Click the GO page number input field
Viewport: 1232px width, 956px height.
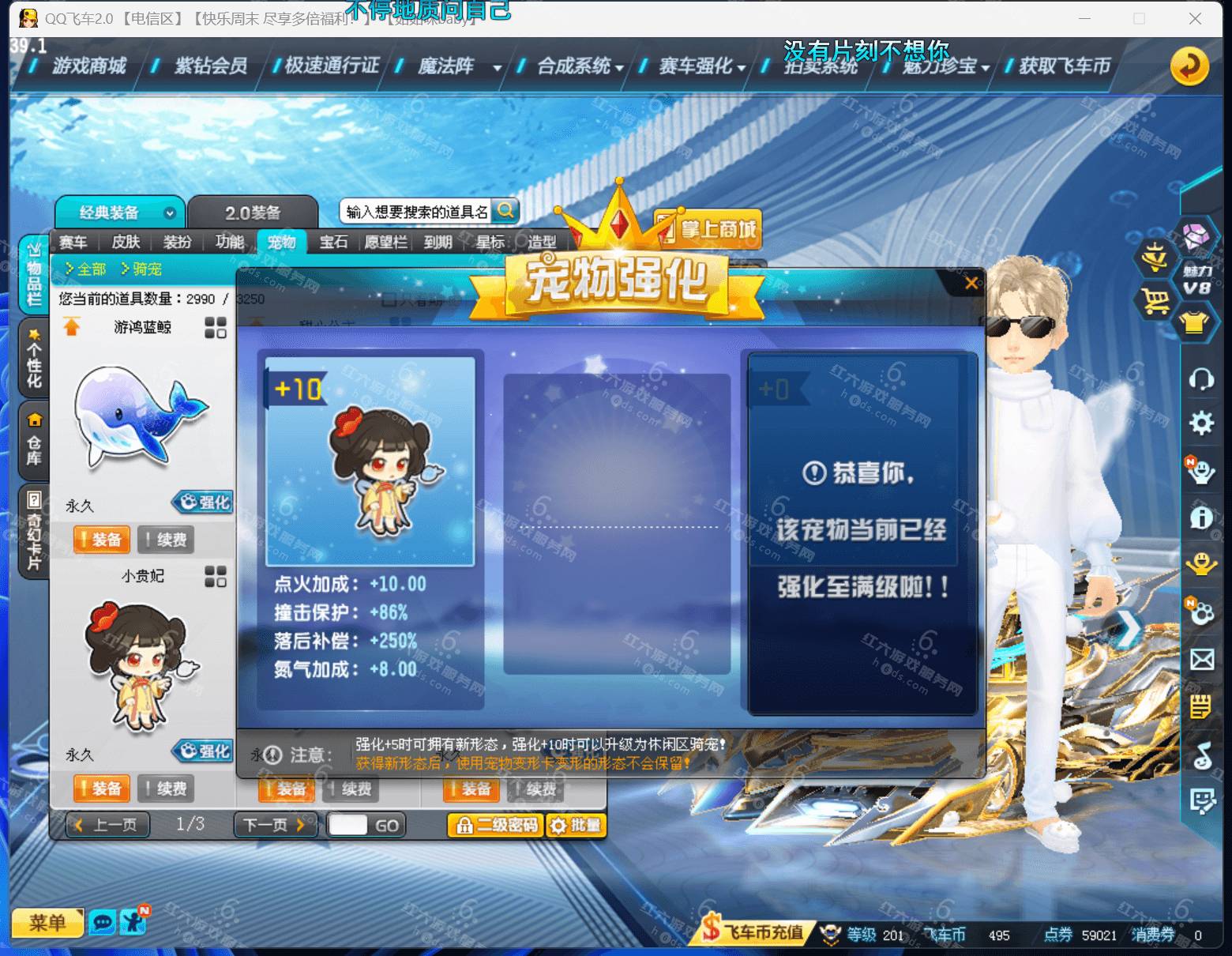347,824
